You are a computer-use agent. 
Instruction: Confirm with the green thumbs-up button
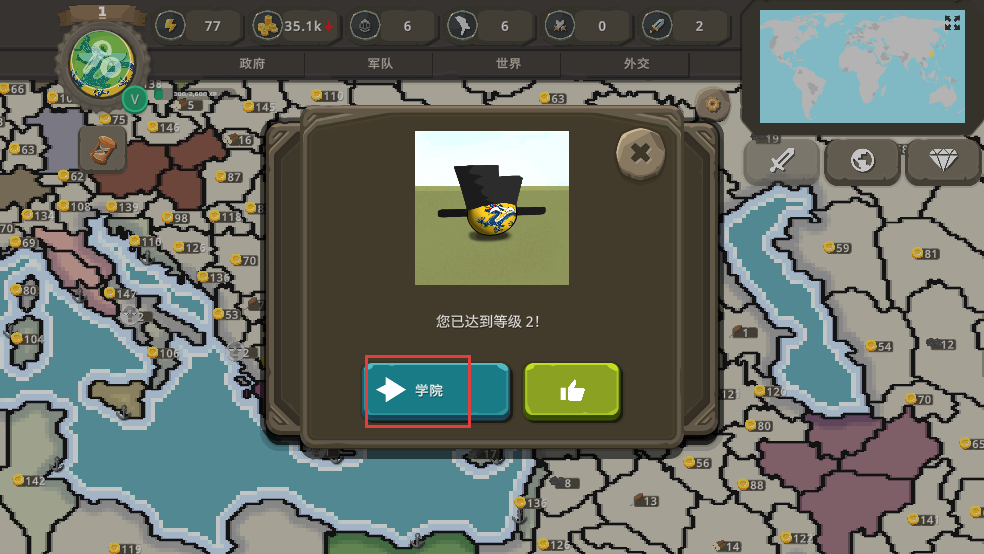coord(572,390)
